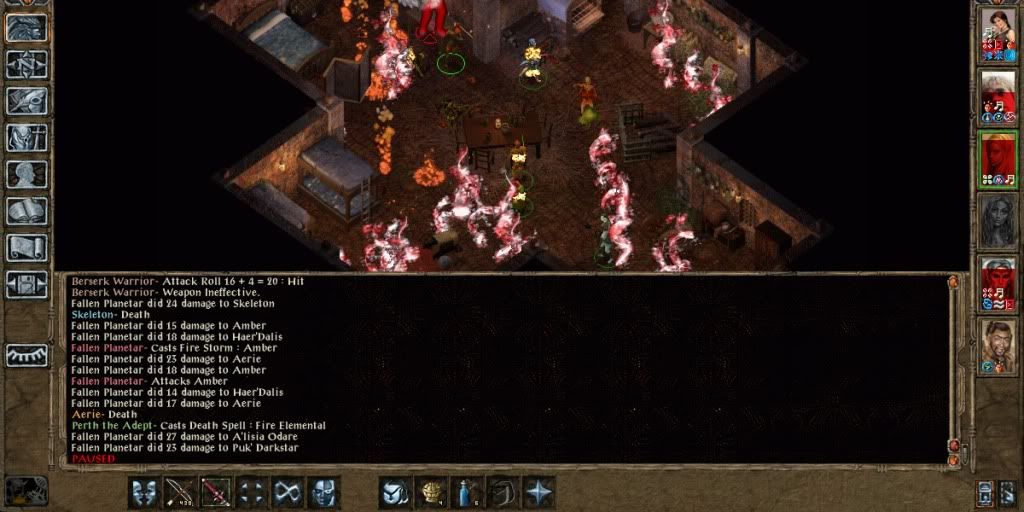Select the green-highlighted party portrait
1024x512 pixels.
coord(998,158)
